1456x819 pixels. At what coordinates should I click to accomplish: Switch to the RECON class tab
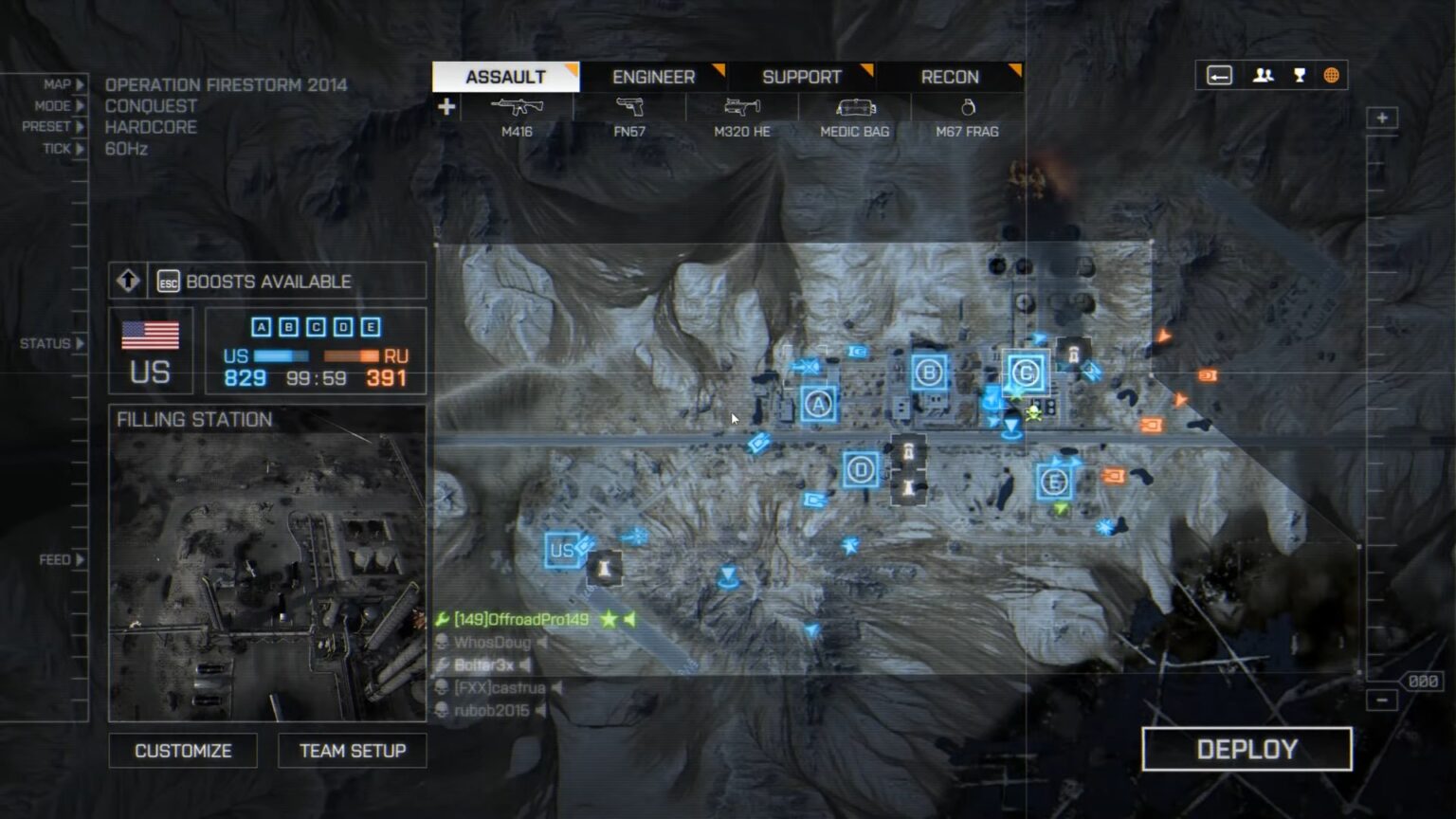click(949, 77)
